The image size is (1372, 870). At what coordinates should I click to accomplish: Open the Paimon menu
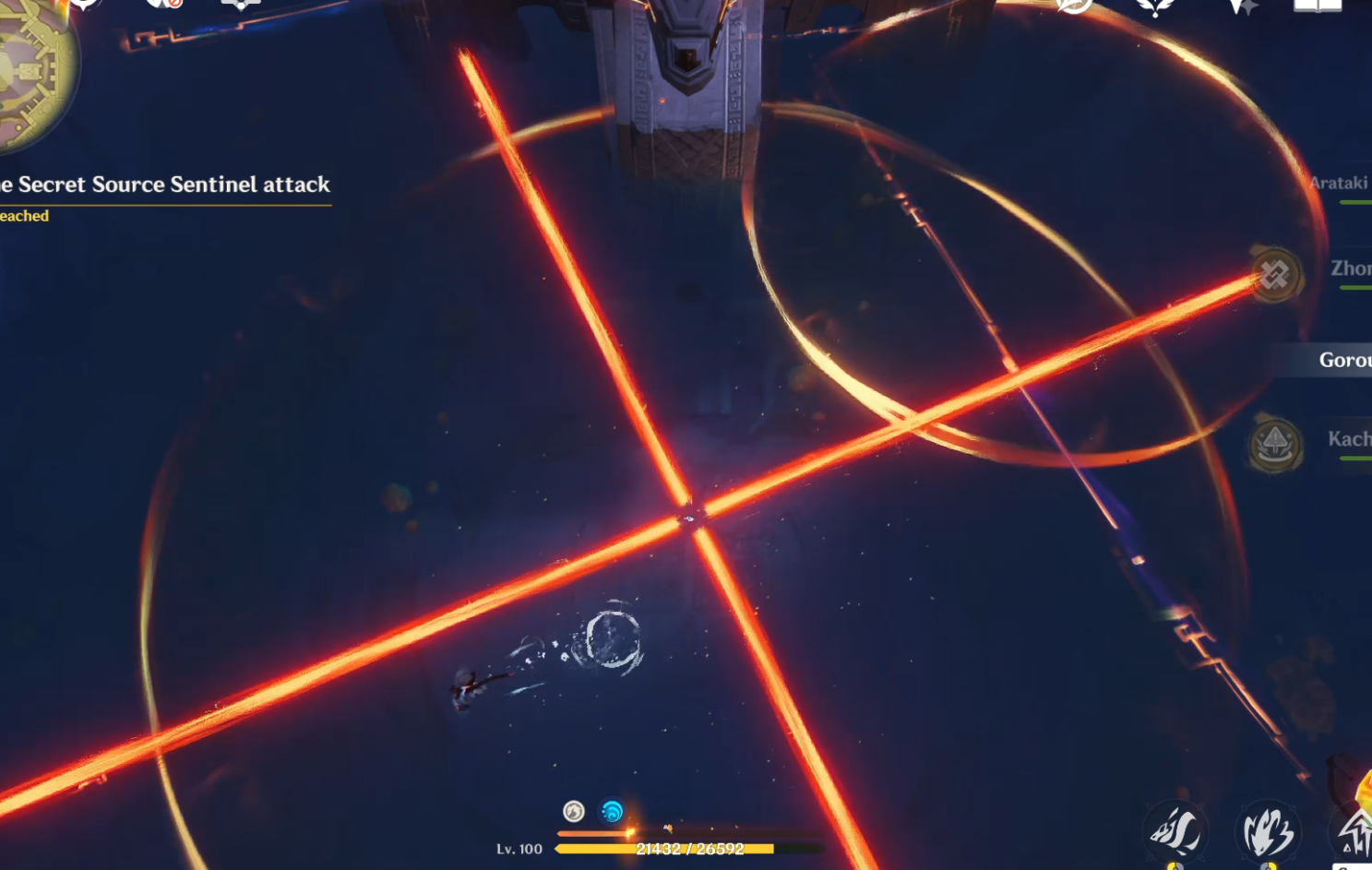coord(82,7)
